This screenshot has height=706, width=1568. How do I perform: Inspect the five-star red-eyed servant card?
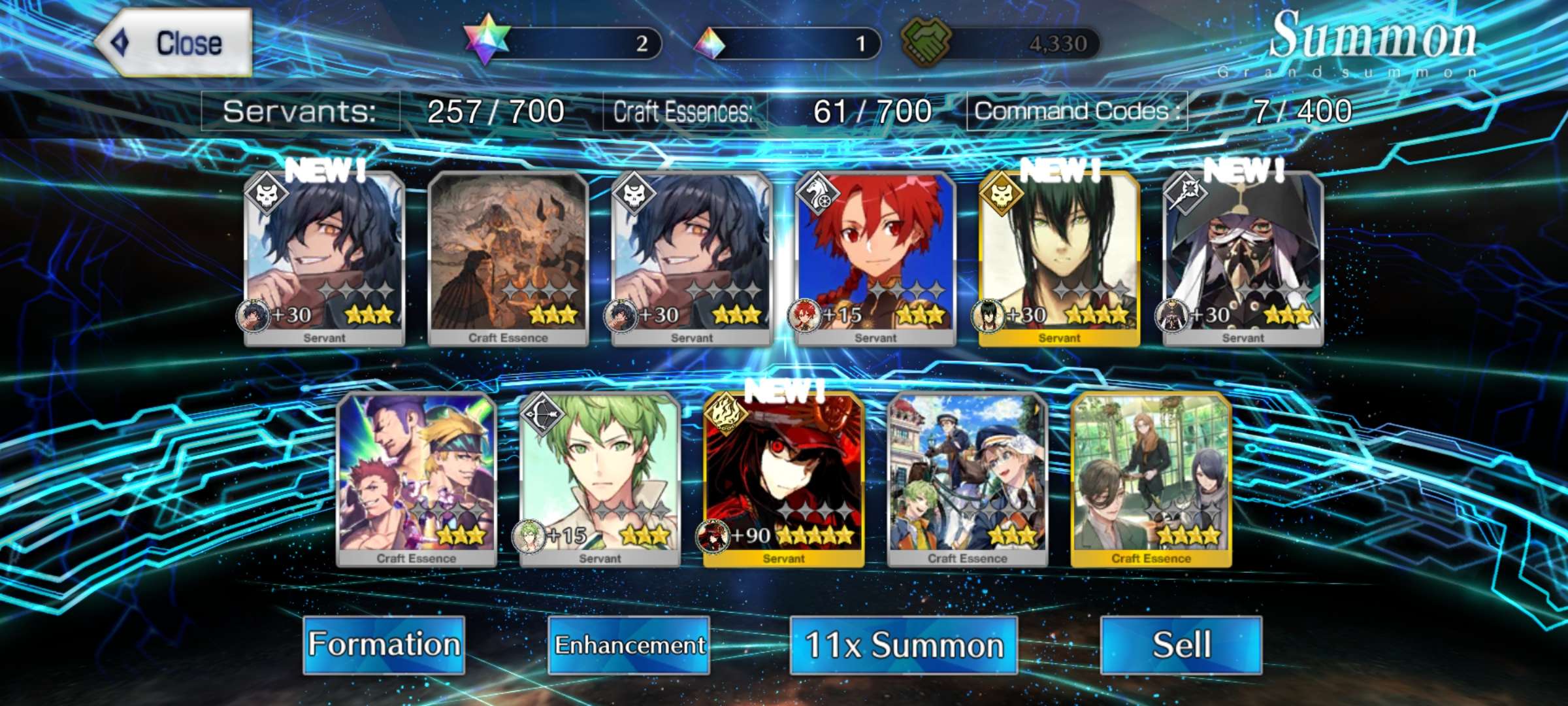coord(784,479)
